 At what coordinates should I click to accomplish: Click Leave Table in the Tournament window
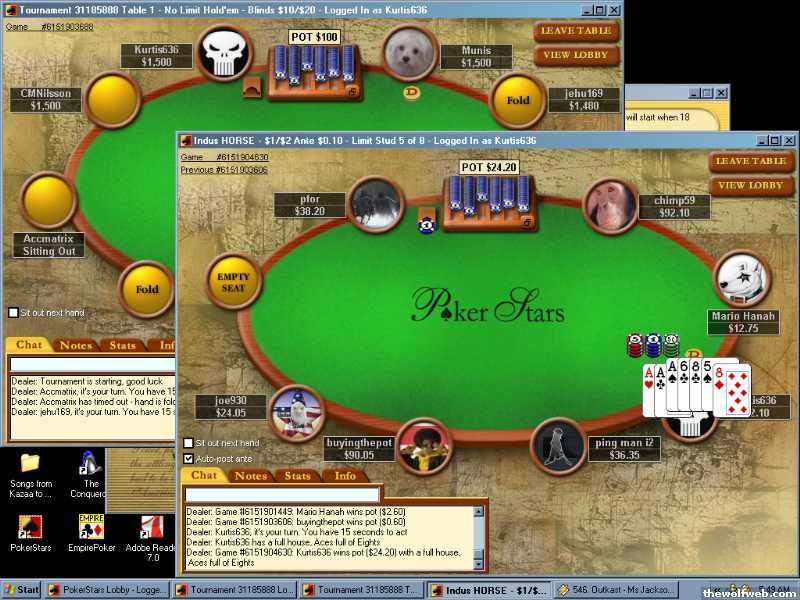(x=575, y=31)
